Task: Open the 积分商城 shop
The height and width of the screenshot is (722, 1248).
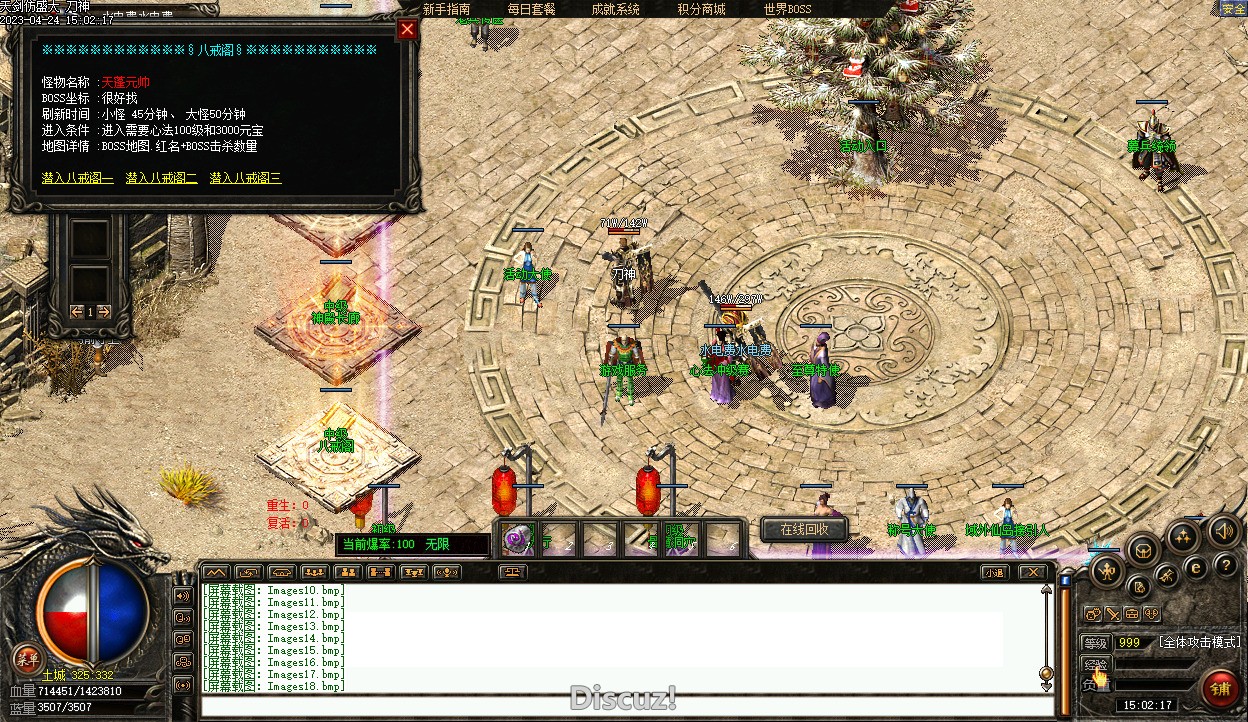Action: click(x=701, y=9)
